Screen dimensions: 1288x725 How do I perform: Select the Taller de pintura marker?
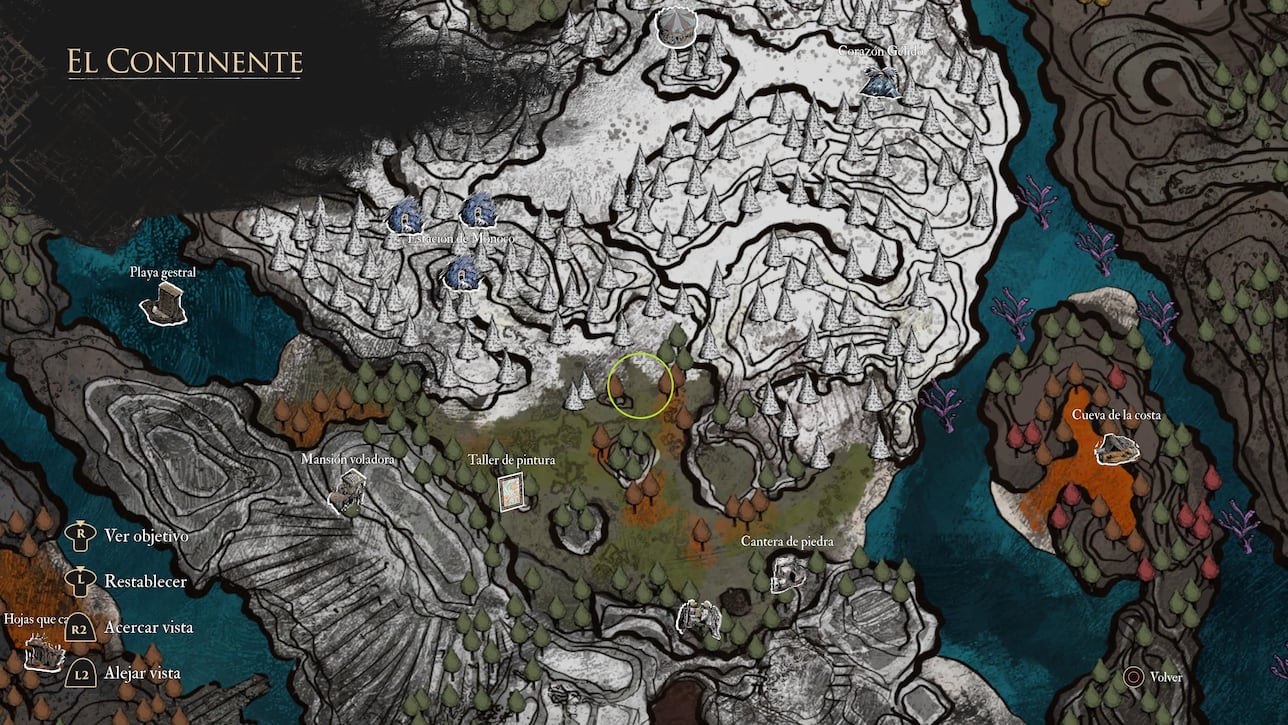(514, 490)
